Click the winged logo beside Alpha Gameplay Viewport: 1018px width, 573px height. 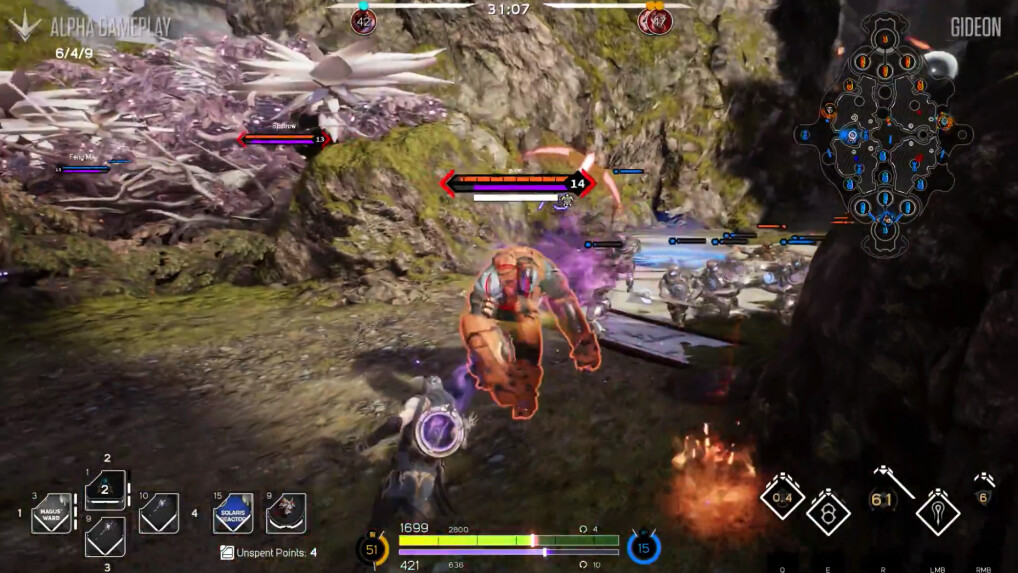click(24, 26)
